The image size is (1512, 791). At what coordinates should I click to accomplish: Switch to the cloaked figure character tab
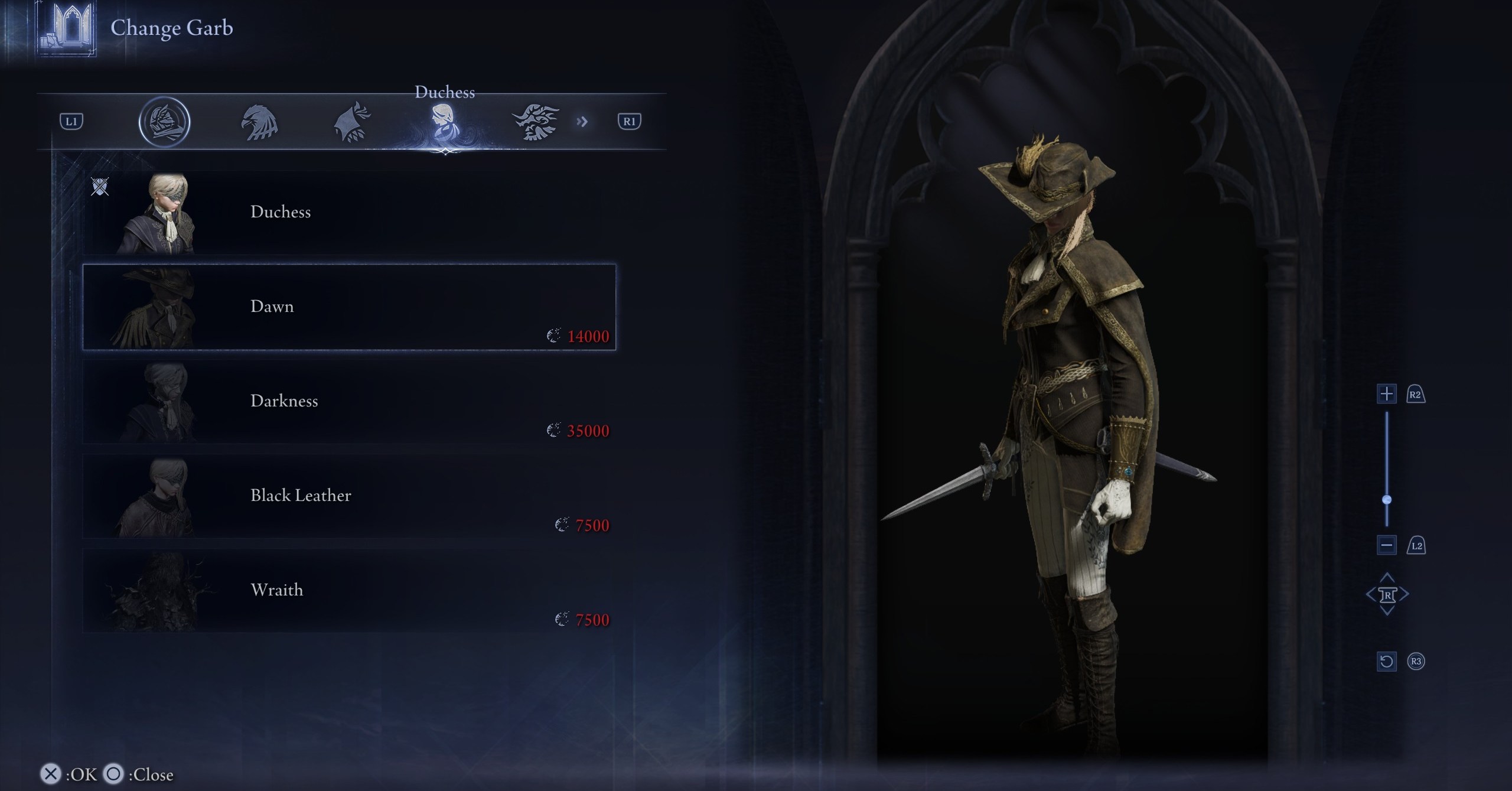(x=353, y=122)
